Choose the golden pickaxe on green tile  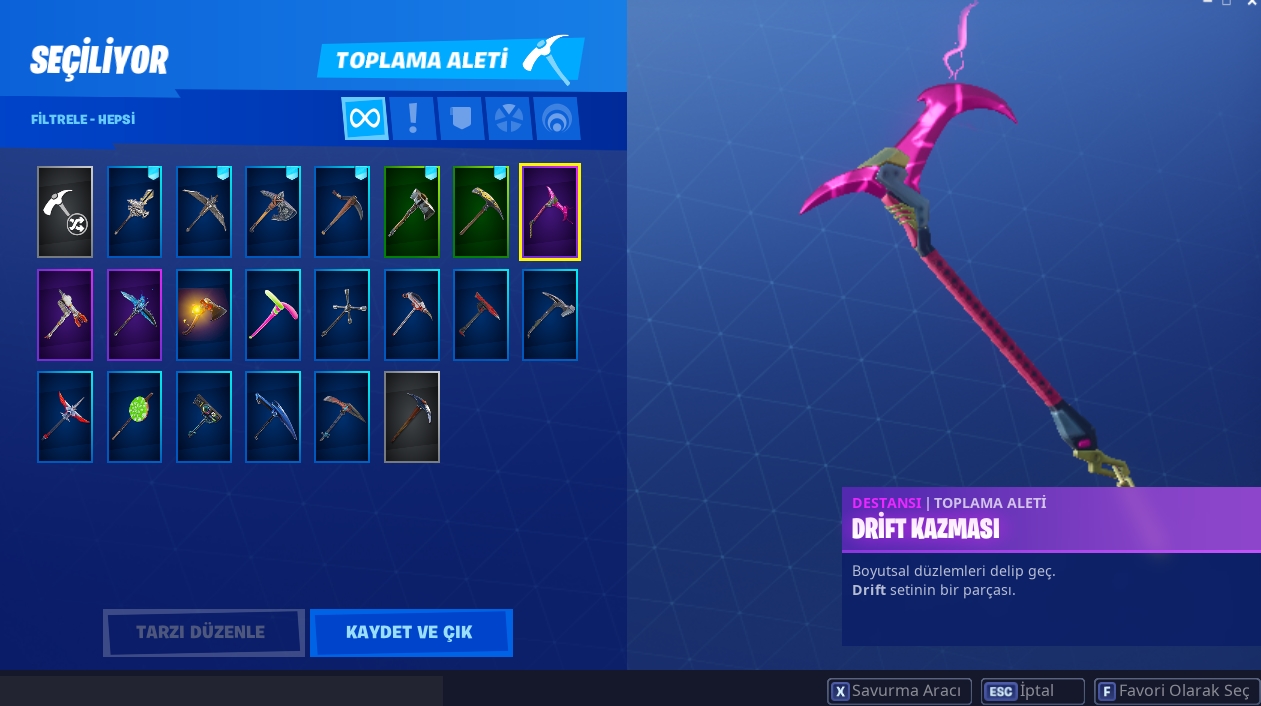[x=481, y=212]
